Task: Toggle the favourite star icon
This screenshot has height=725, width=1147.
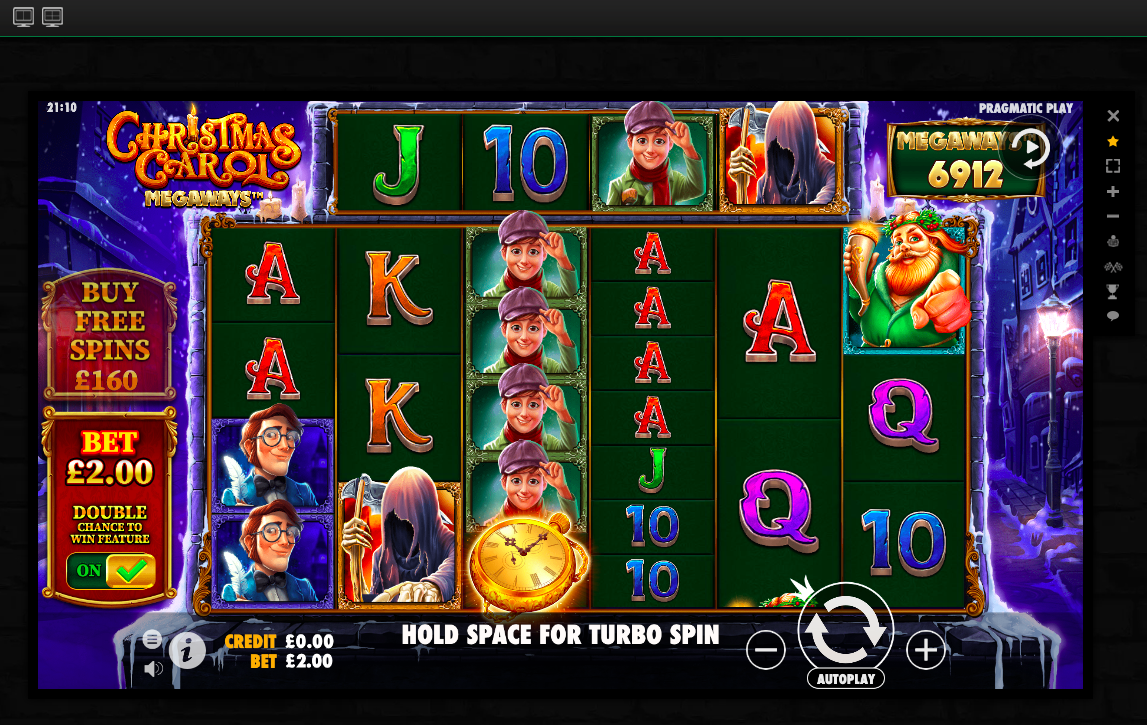Action: point(1113,141)
